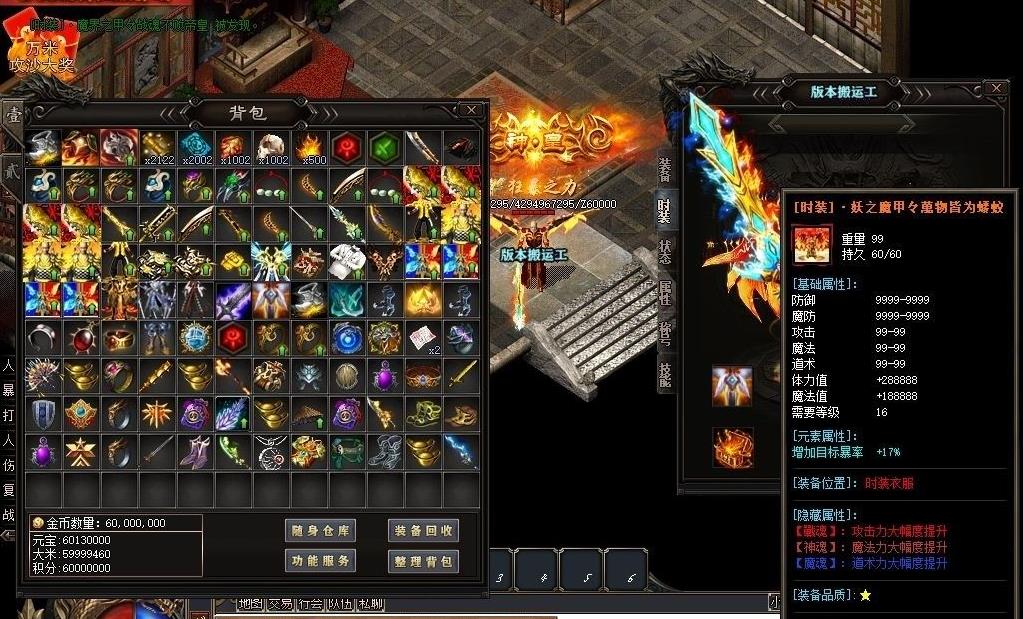Open the 状态 status tab
Image resolution: width=1023 pixels, height=619 pixels.
[665, 251]
